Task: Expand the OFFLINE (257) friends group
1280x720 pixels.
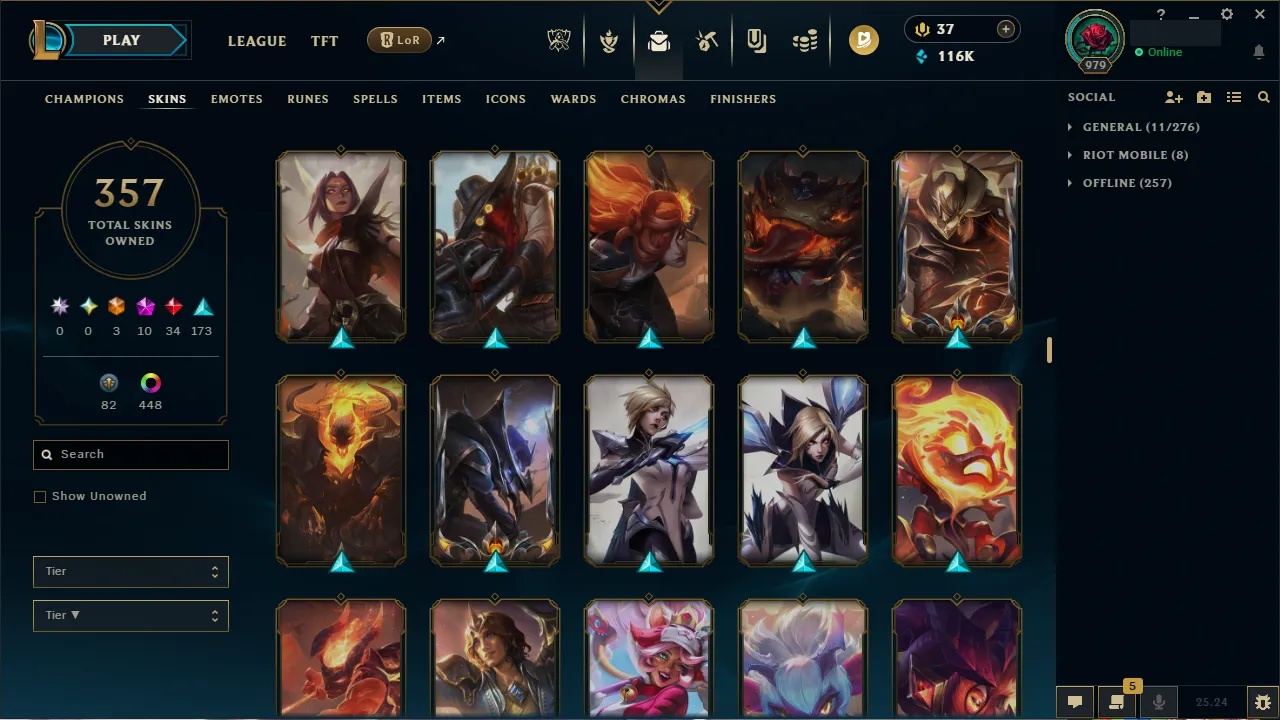Action: tap(1120, 182)
